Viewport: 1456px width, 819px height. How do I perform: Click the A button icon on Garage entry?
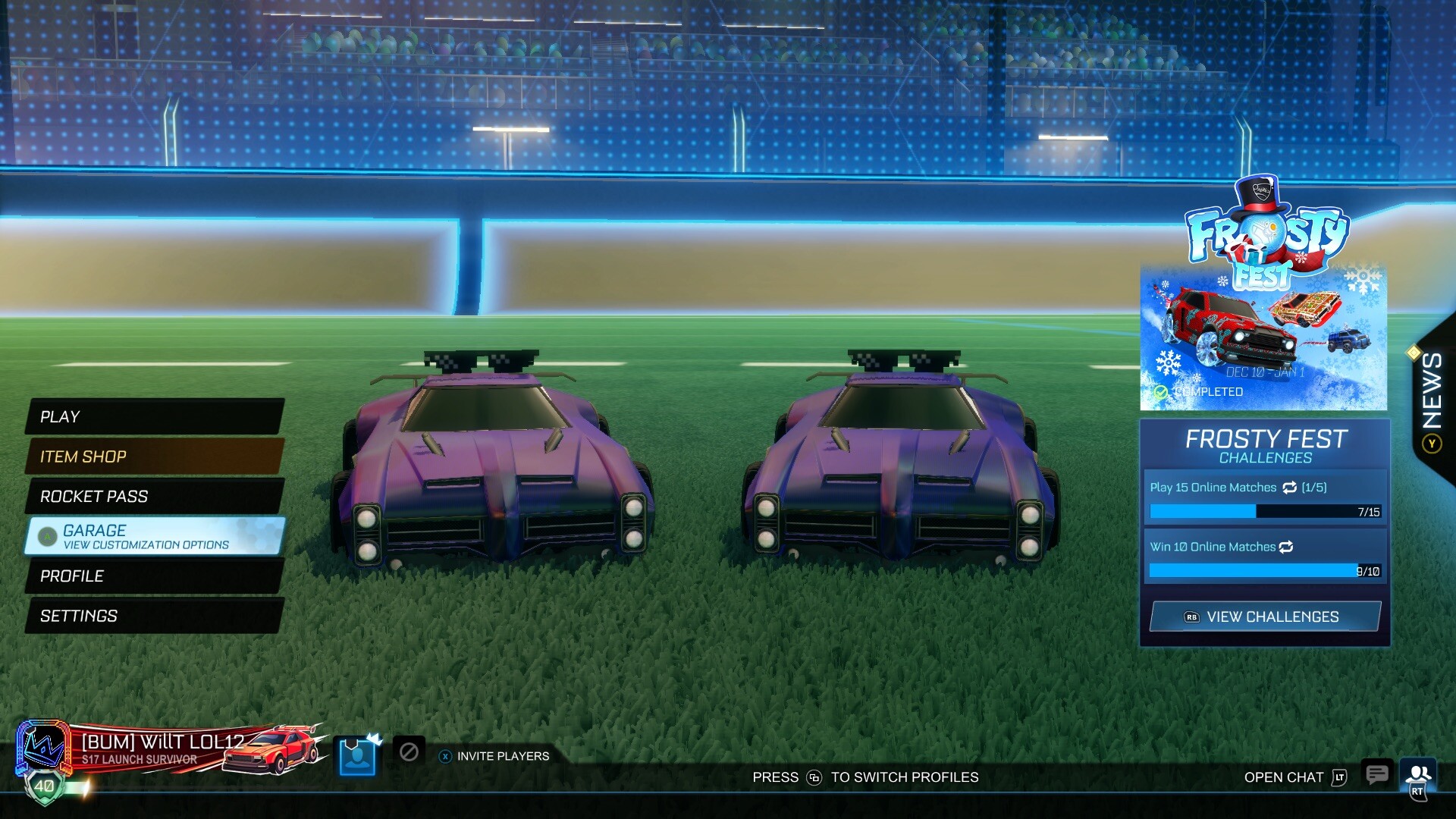coord(48,536)
